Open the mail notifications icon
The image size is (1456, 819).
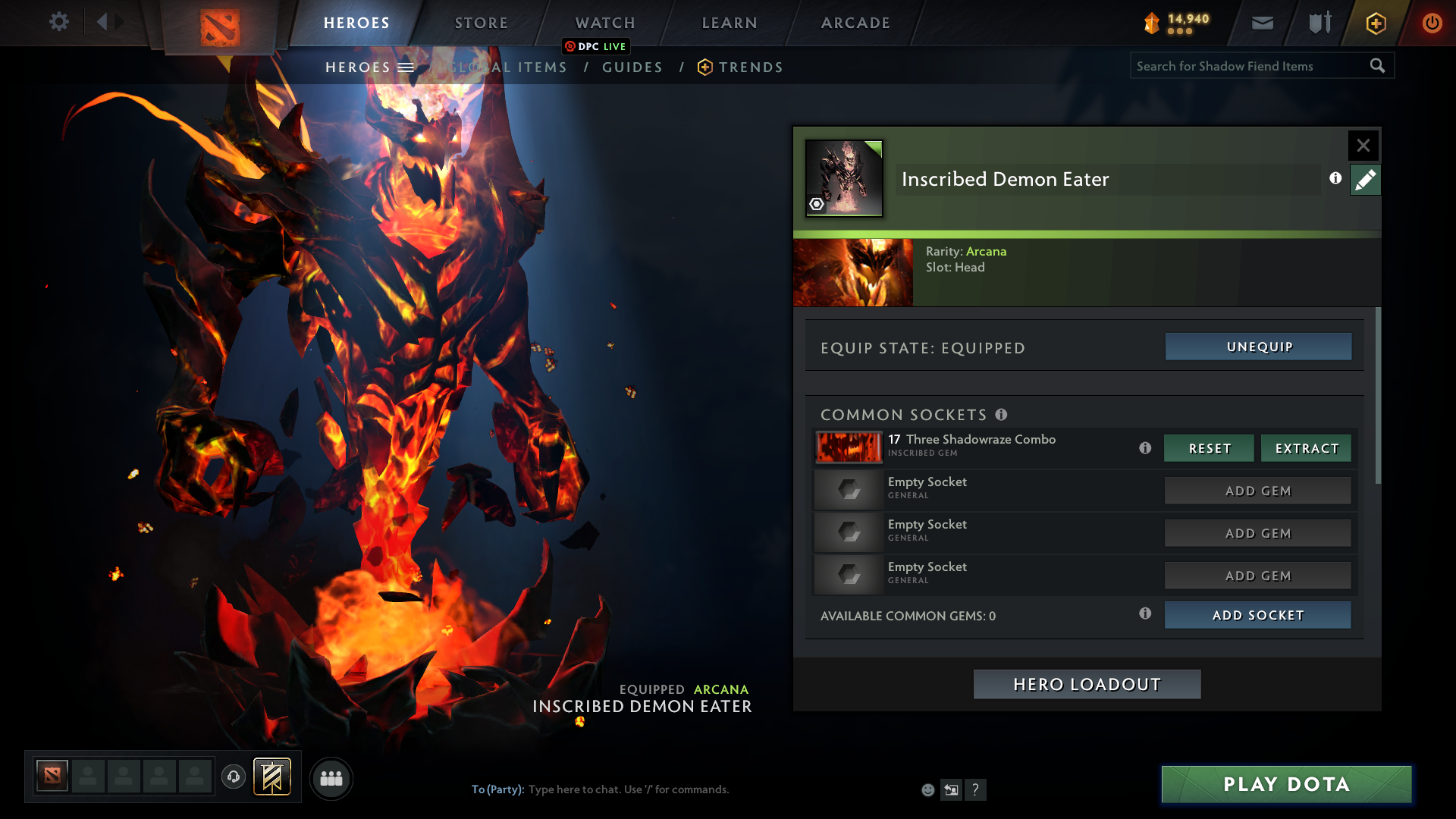[1261, 23]
